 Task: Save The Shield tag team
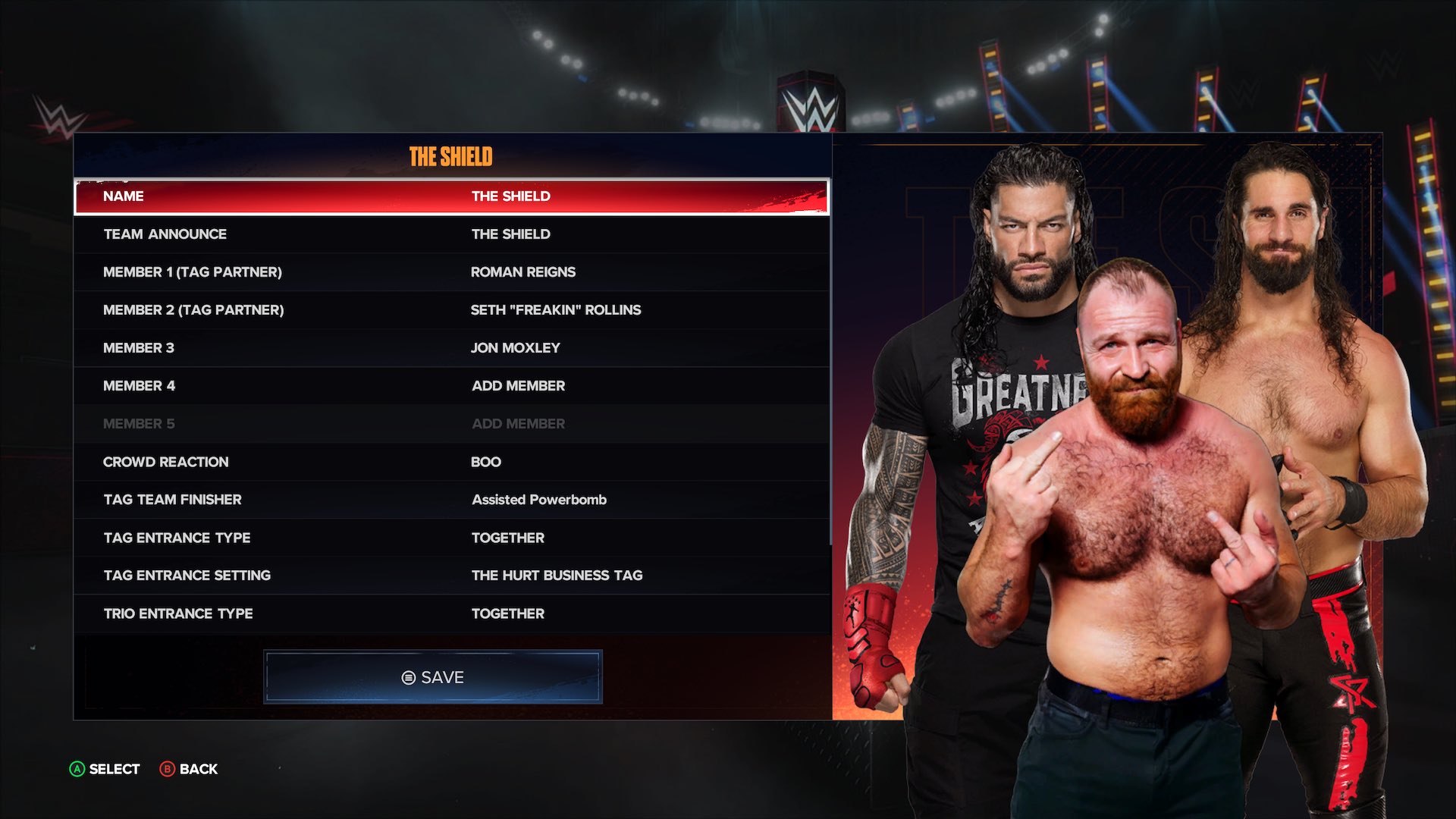tap(431, 677)
